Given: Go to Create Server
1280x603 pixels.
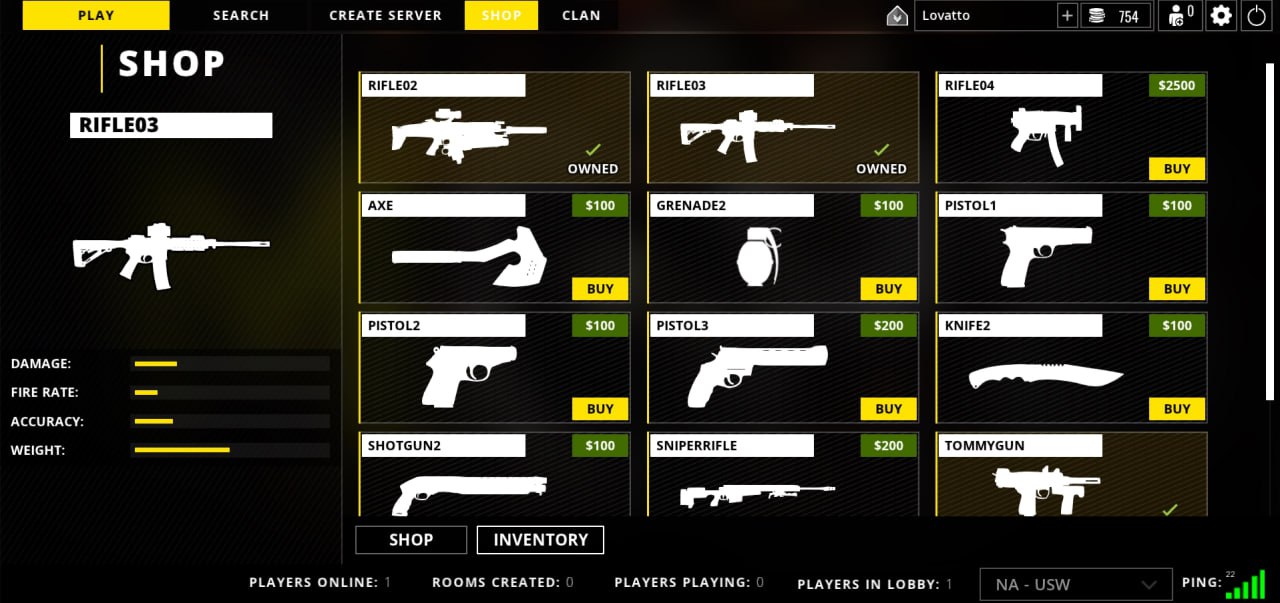Looking at the screenshot, I should click(x=385, y=15).
